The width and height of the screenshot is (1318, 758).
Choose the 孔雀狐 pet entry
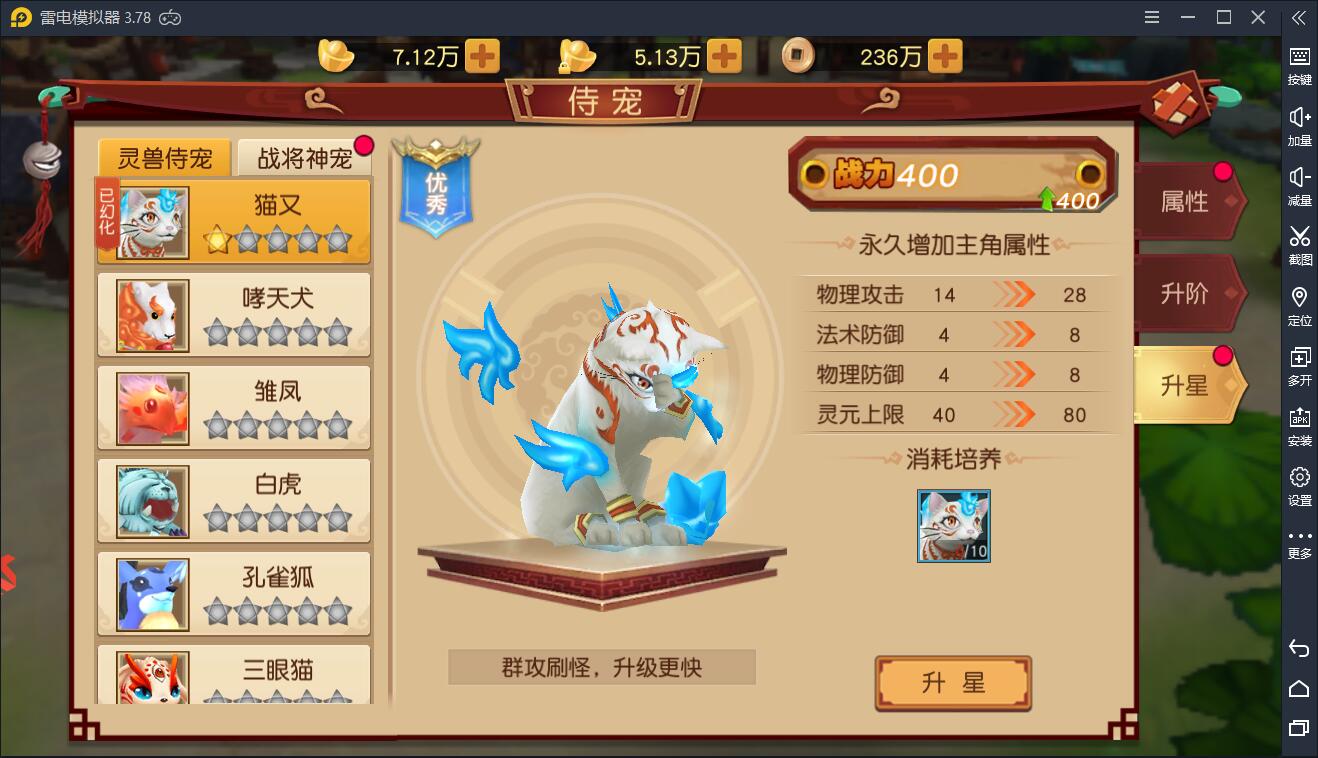[234, 593]
